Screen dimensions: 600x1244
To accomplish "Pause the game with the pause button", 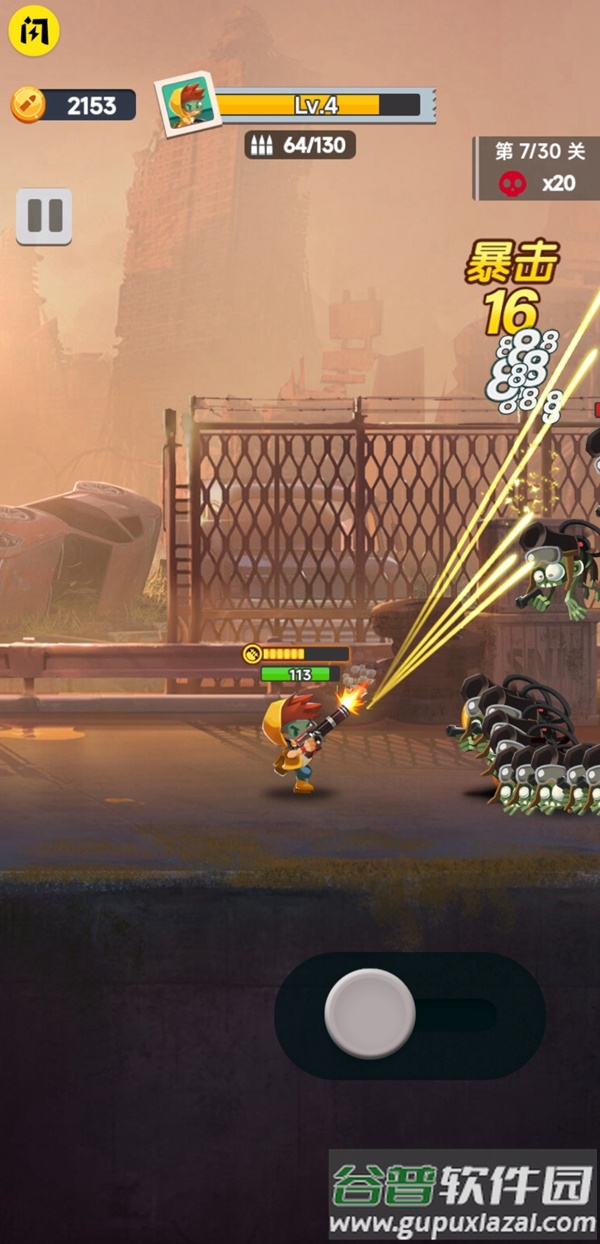I will [x=44, y=216].
